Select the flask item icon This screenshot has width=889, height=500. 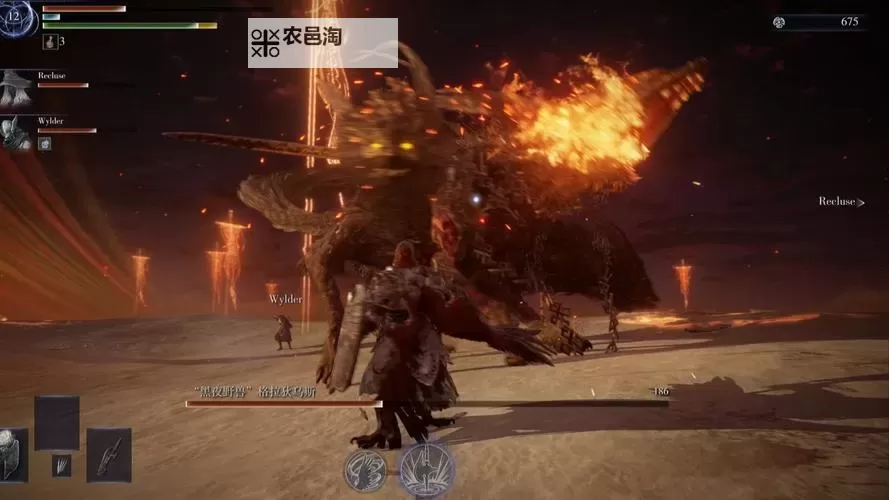pos(49,42)
